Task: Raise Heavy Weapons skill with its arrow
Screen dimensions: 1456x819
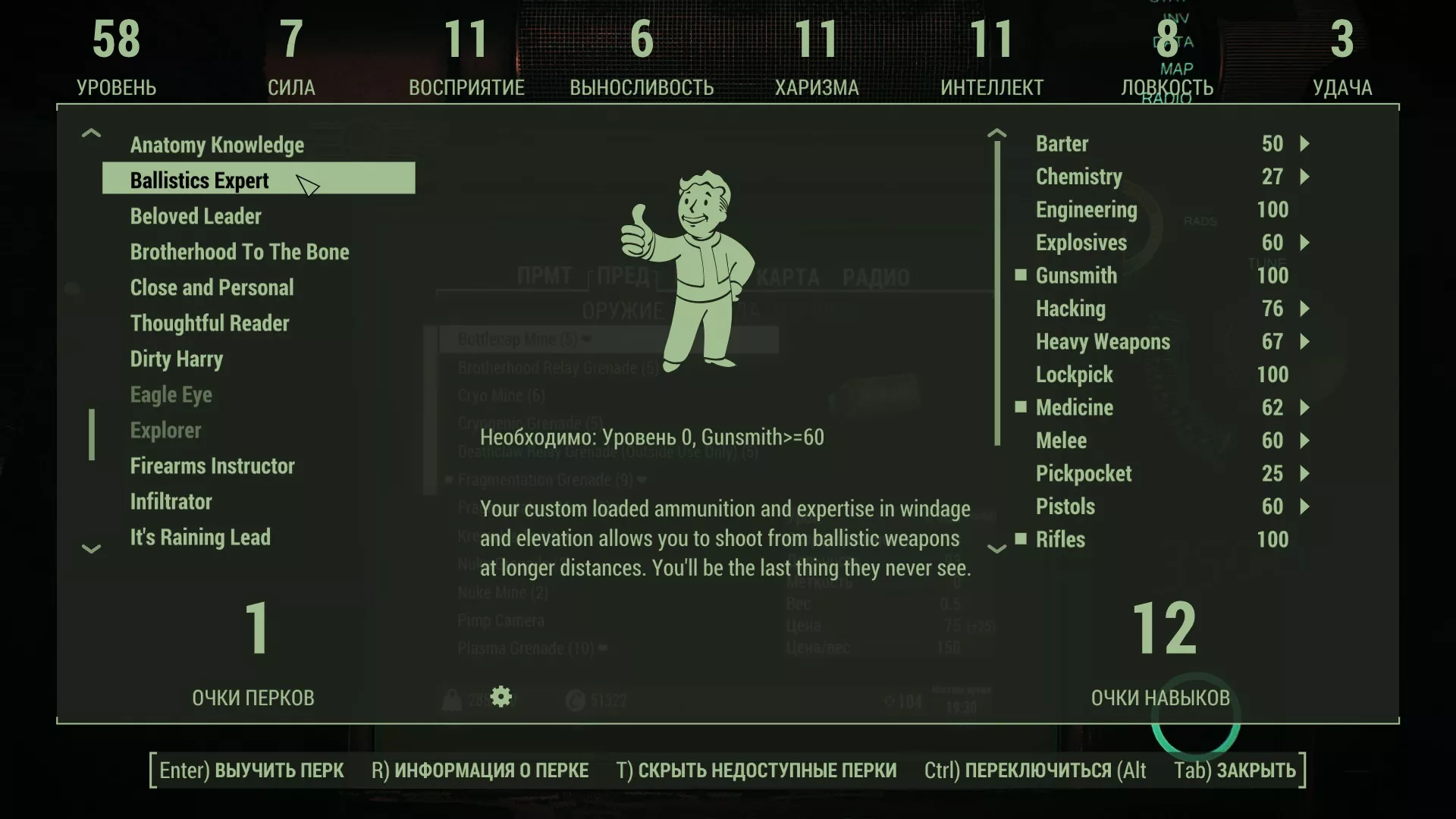Action: click(1304, 342)
